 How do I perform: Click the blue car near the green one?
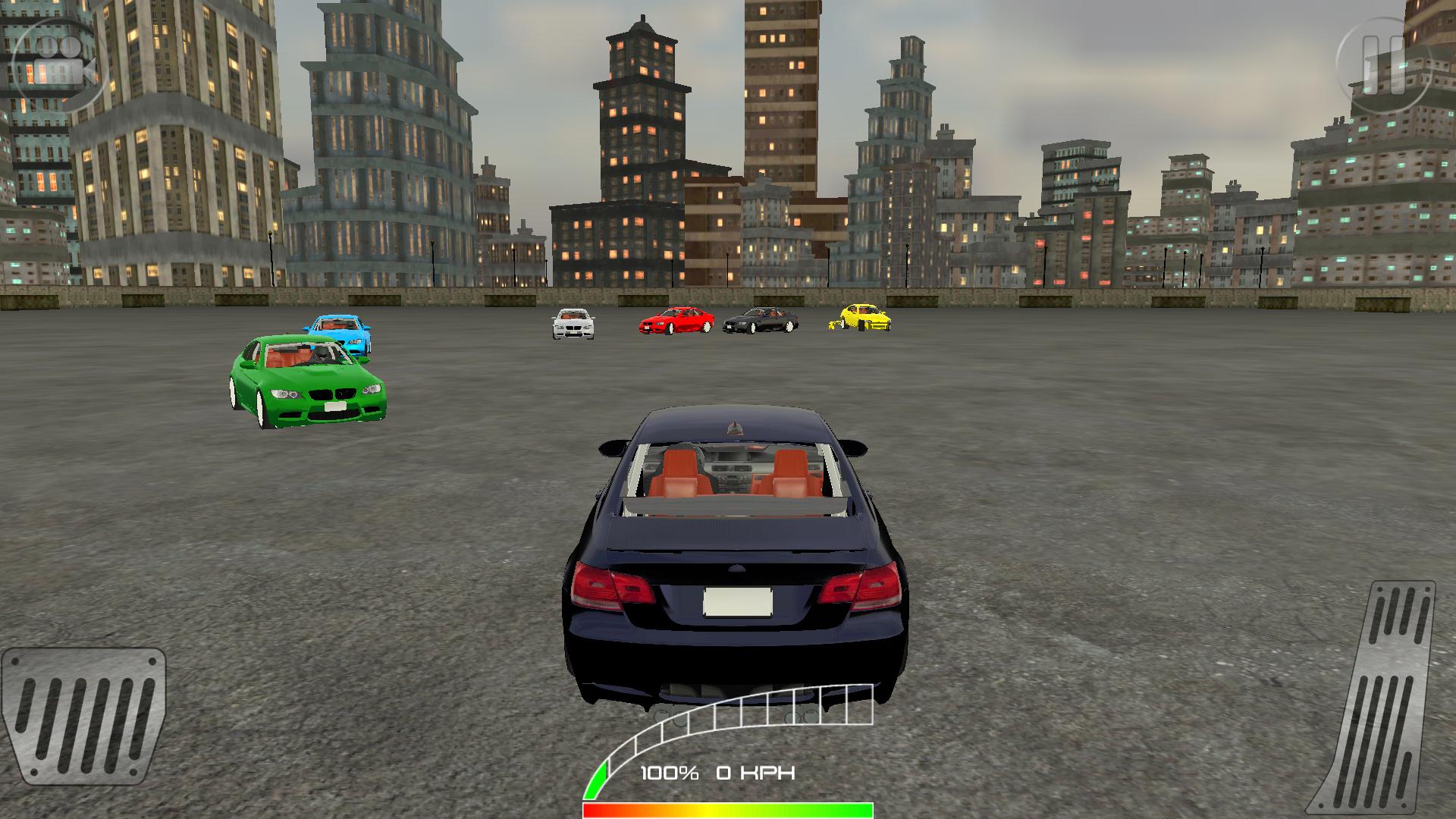[340, 336]
